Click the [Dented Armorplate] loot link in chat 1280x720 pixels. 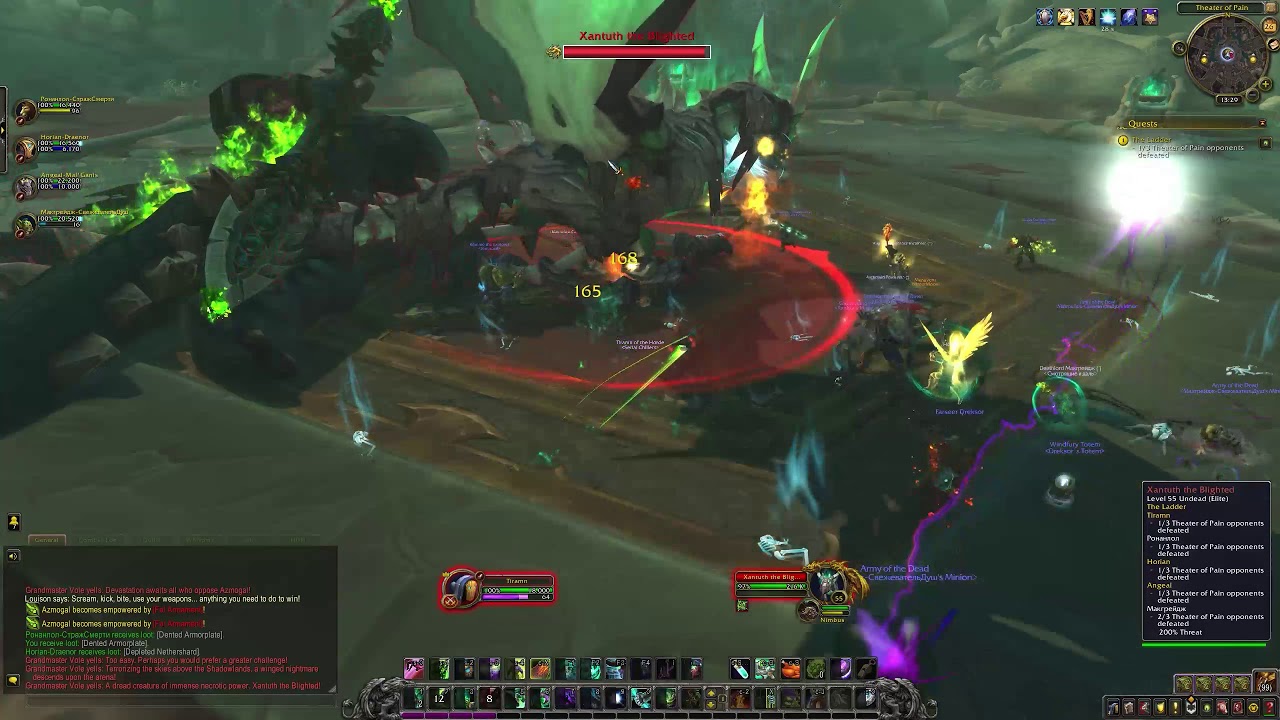(x=114, y=643)
